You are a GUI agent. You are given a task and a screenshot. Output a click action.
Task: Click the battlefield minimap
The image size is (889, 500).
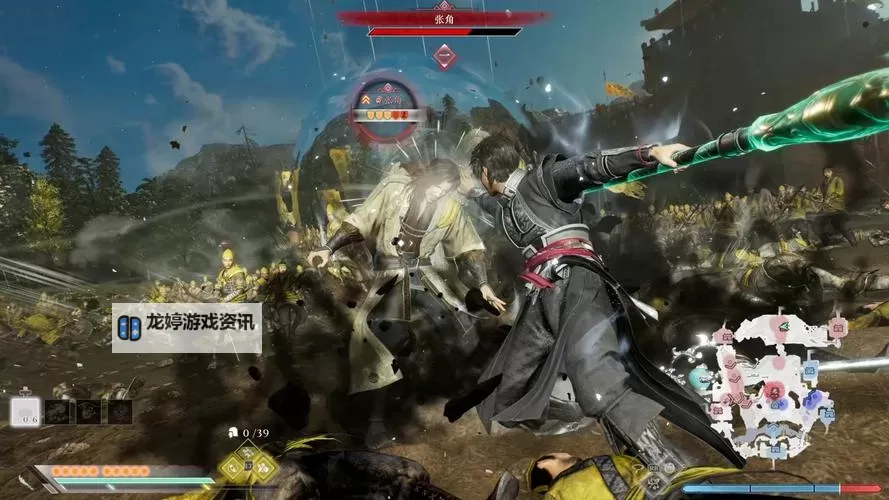click(776, 385)
